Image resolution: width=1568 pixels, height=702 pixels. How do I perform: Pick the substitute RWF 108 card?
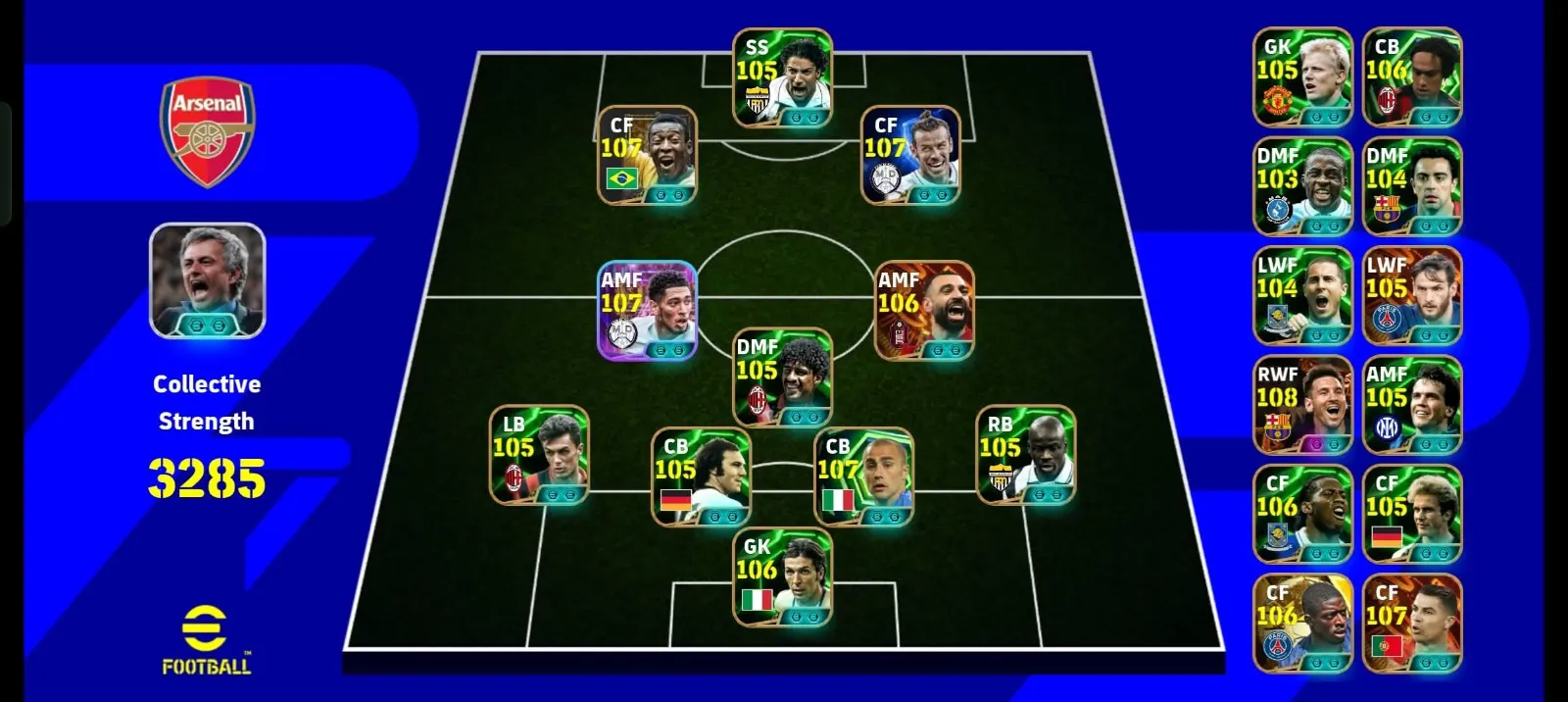1302,405
